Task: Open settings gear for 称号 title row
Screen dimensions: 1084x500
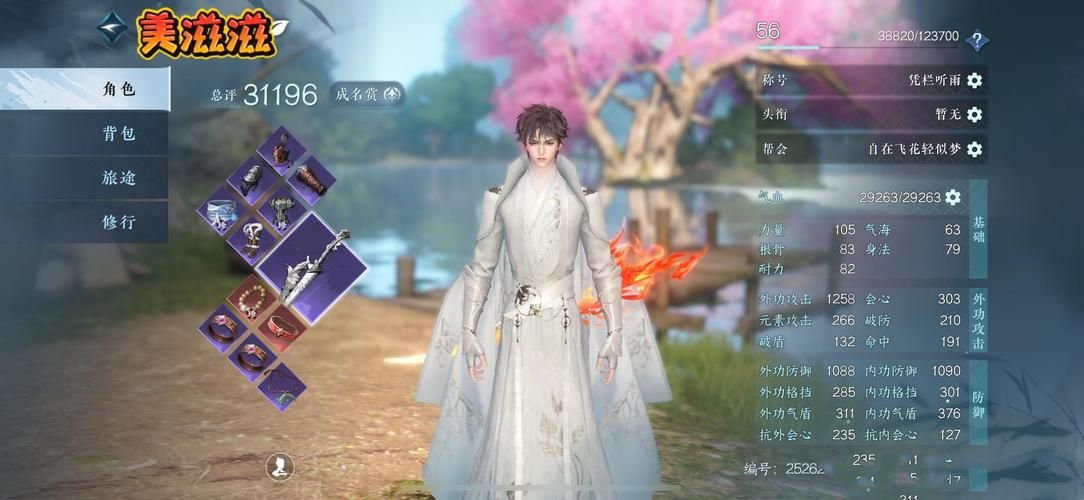Action: point(974,80)
